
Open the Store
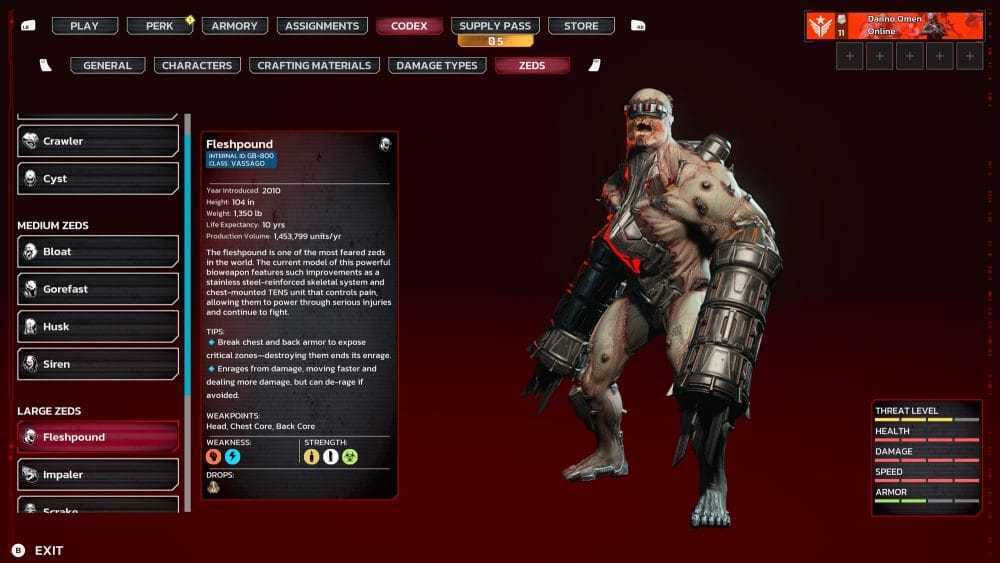pos(581,26)
